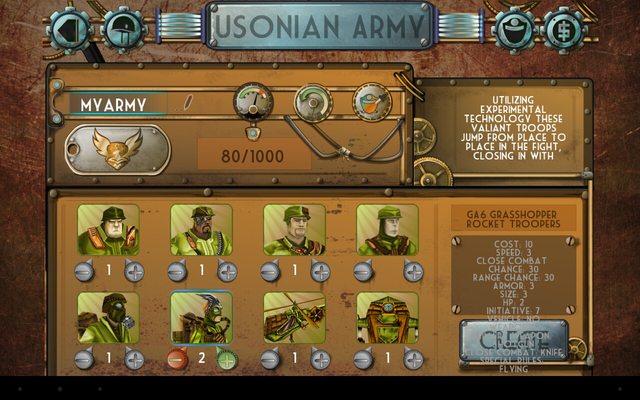Viewport: 640px width, 400px height.
Task: Increase the helicopter unit count
Action: coord(320,359)
